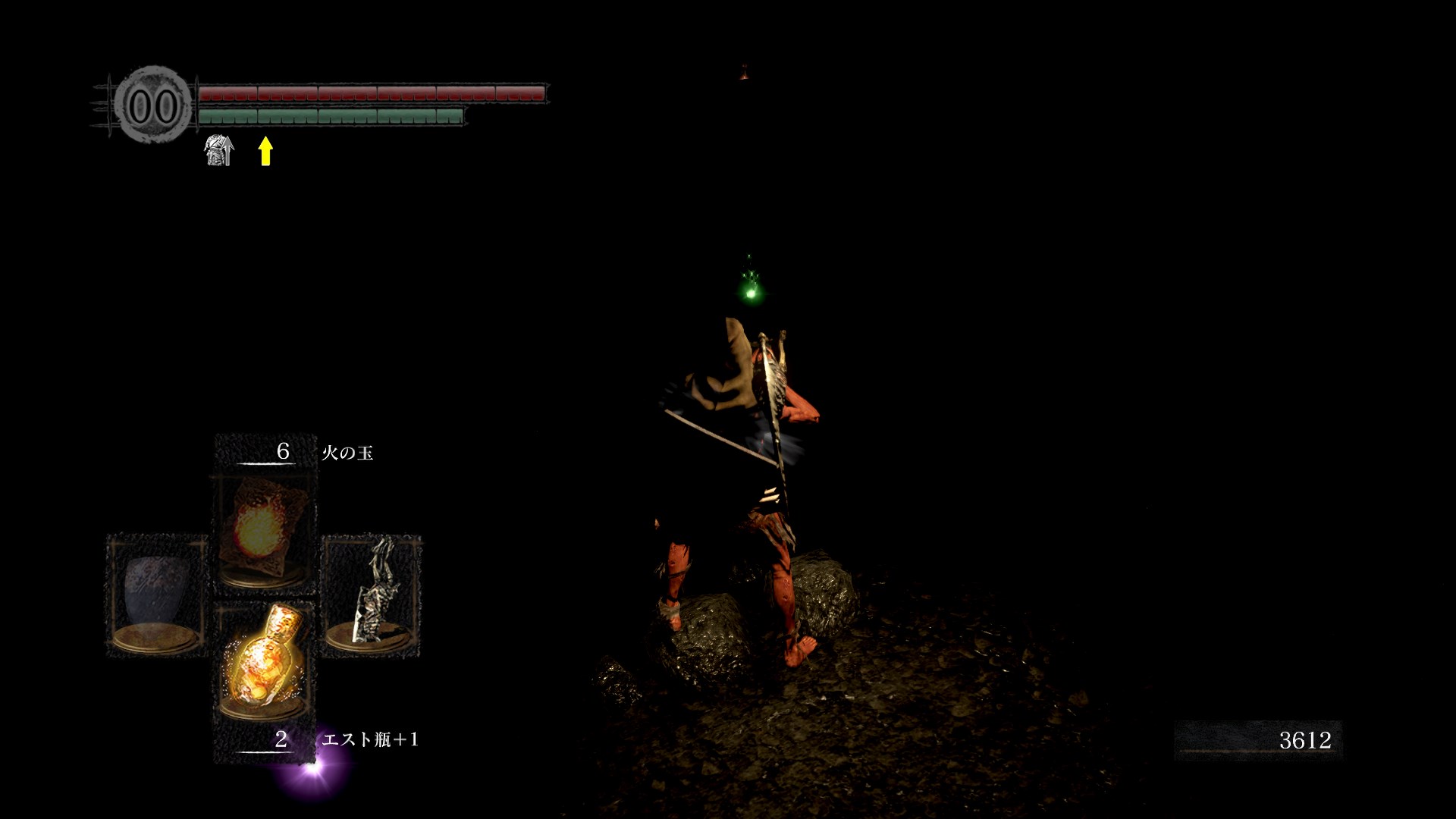Screen dimensions: 1456x819
Task: Select the yellow up-arrow buff icon
Action: pos(265,150)
